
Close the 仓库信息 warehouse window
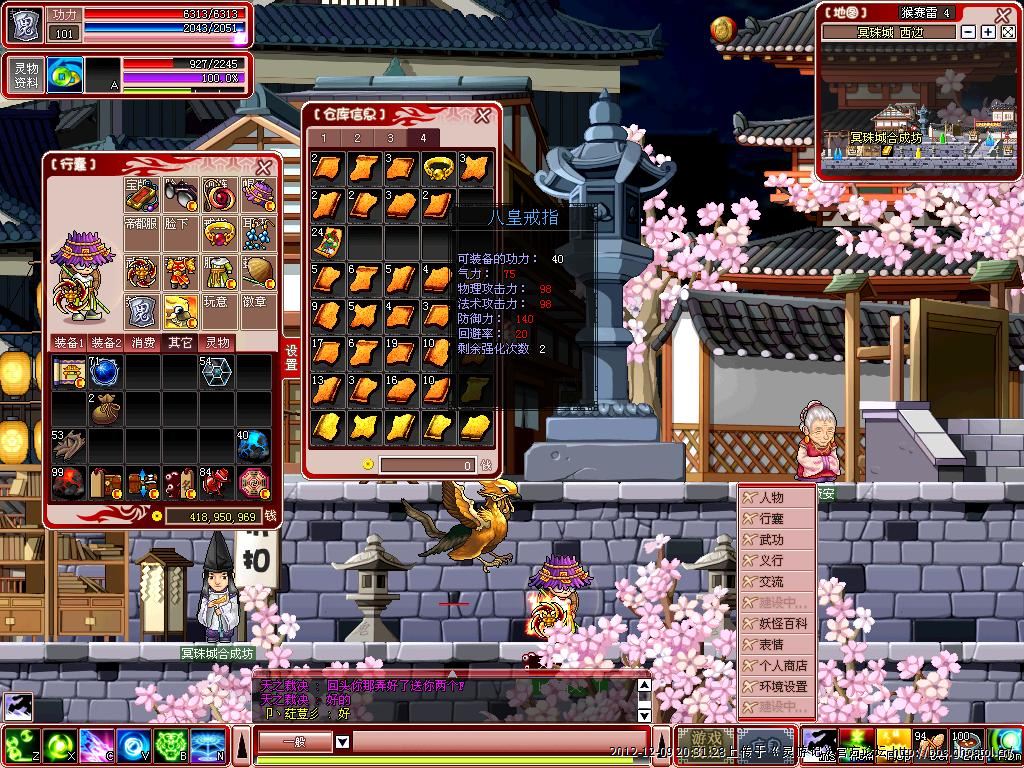click(483, 114)
